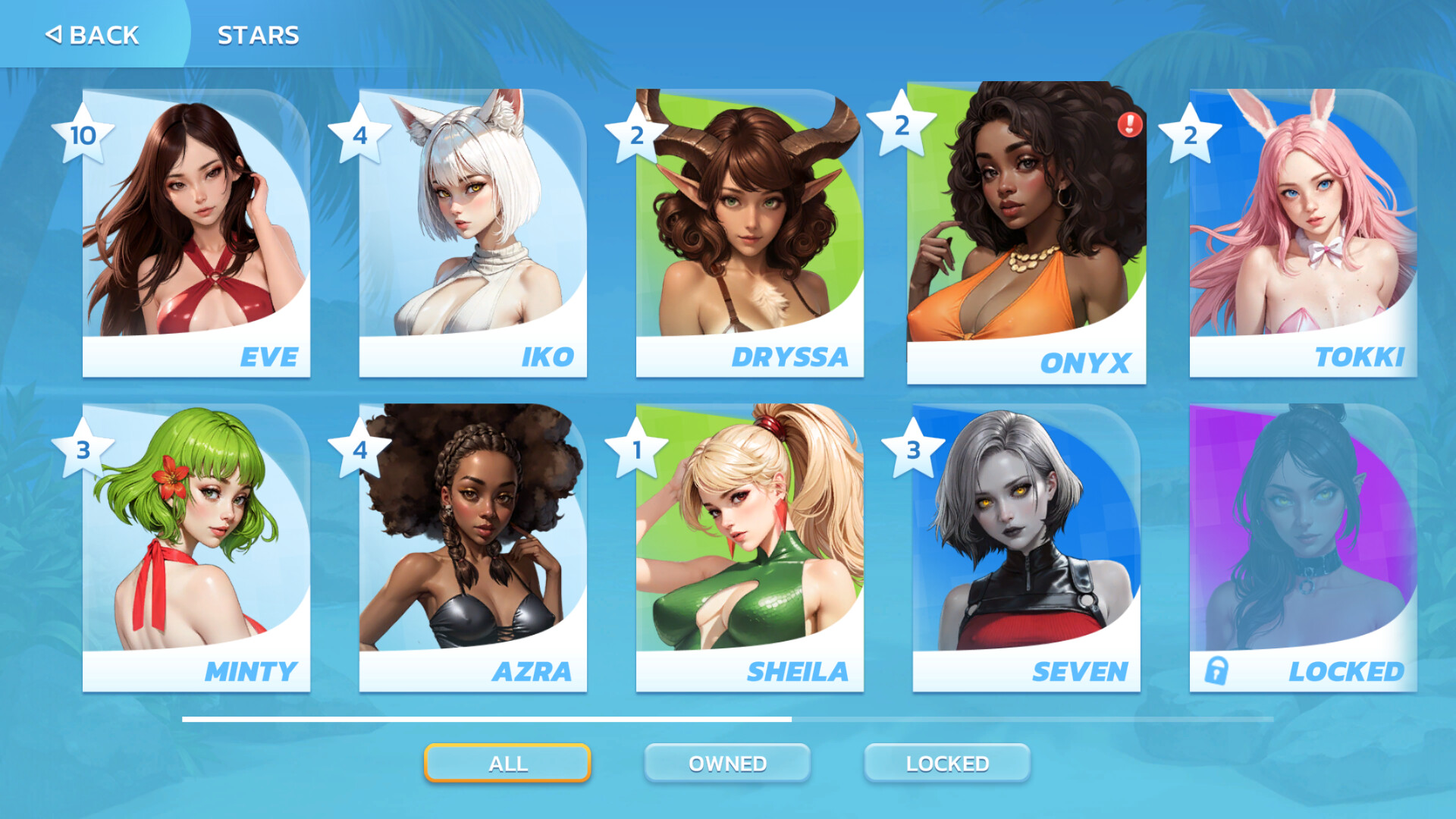Select the Sheila character card

749,548
